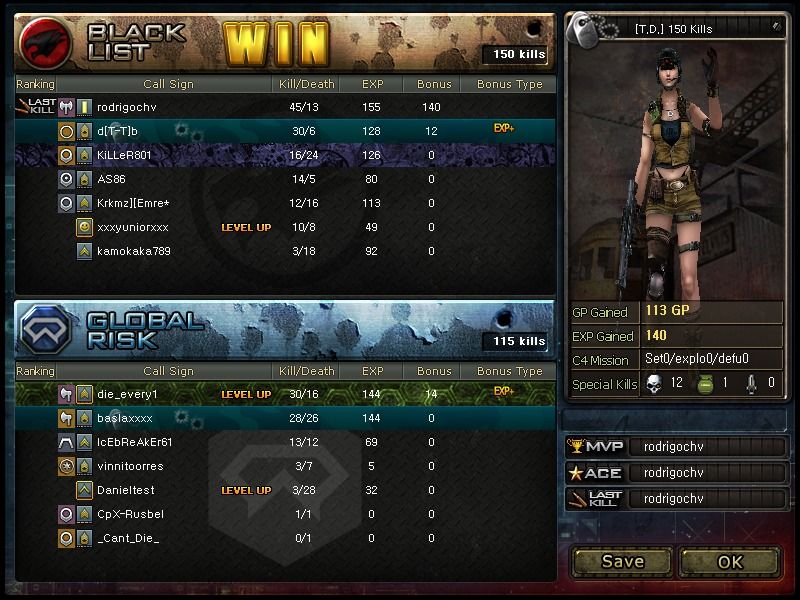Select the Krkmz][Emre+ player row
800x600 pixels.
285,203
